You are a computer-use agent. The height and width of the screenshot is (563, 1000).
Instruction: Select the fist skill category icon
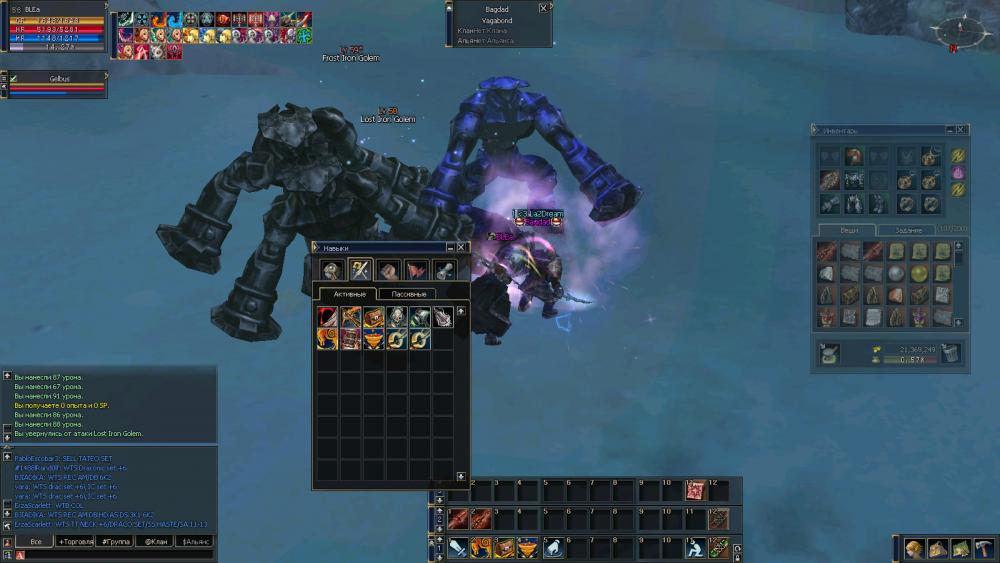(388, 270)
